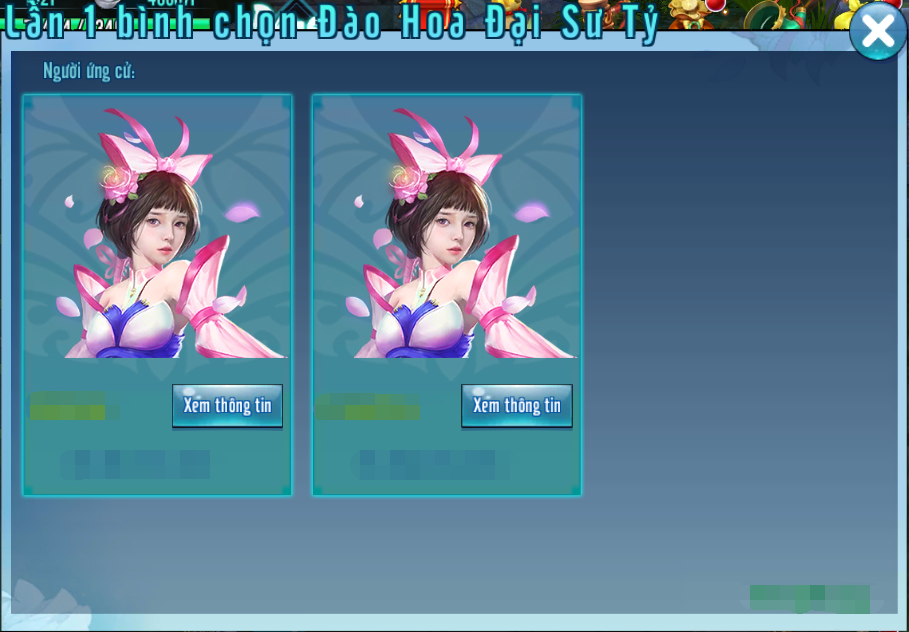The height and width of the screenshot is (632, 909).
Task: View info of the left candidate
Action: pyautogui.click(x=227, y=405)
